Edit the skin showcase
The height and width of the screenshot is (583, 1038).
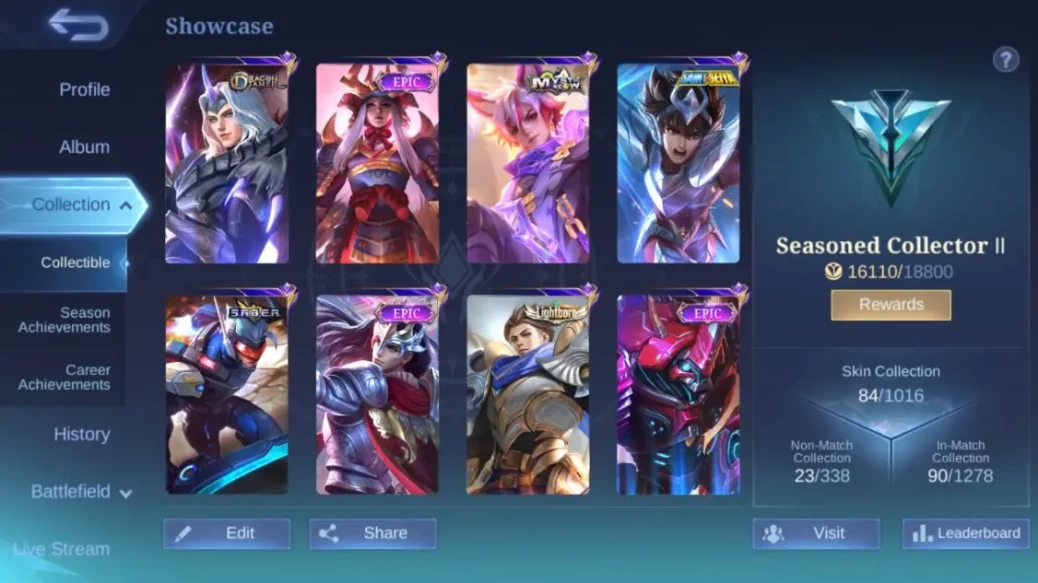point(227,533)
